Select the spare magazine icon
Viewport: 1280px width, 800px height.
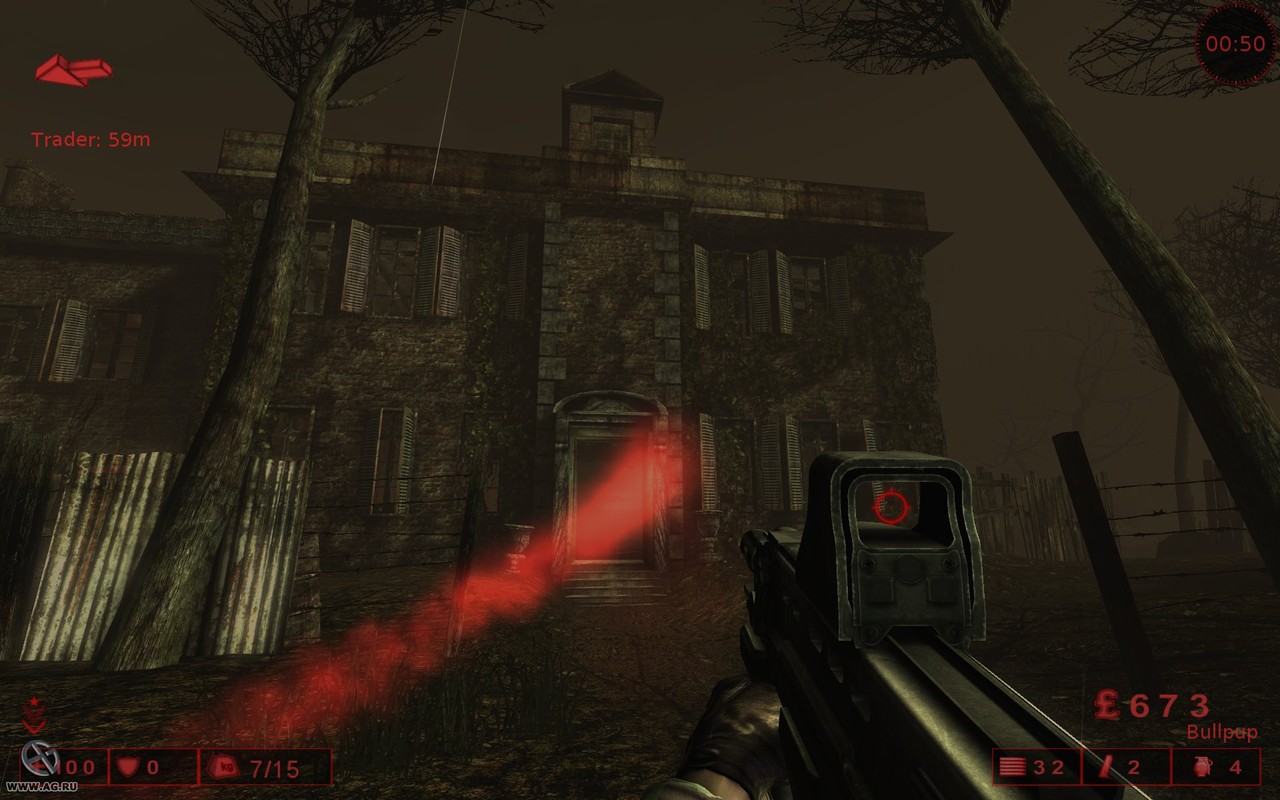coord(1105,767)
